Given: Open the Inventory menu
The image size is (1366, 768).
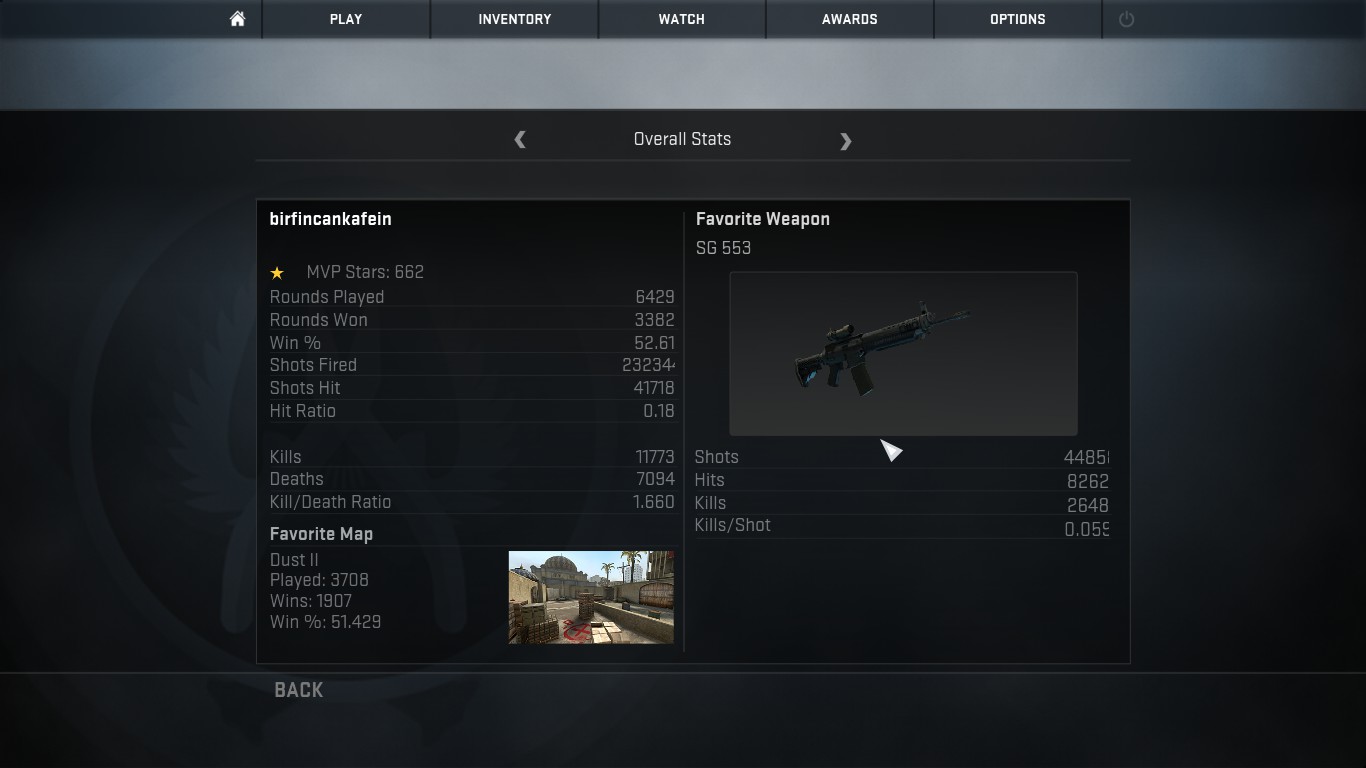Looking at the screenshot, I should 514,19.
